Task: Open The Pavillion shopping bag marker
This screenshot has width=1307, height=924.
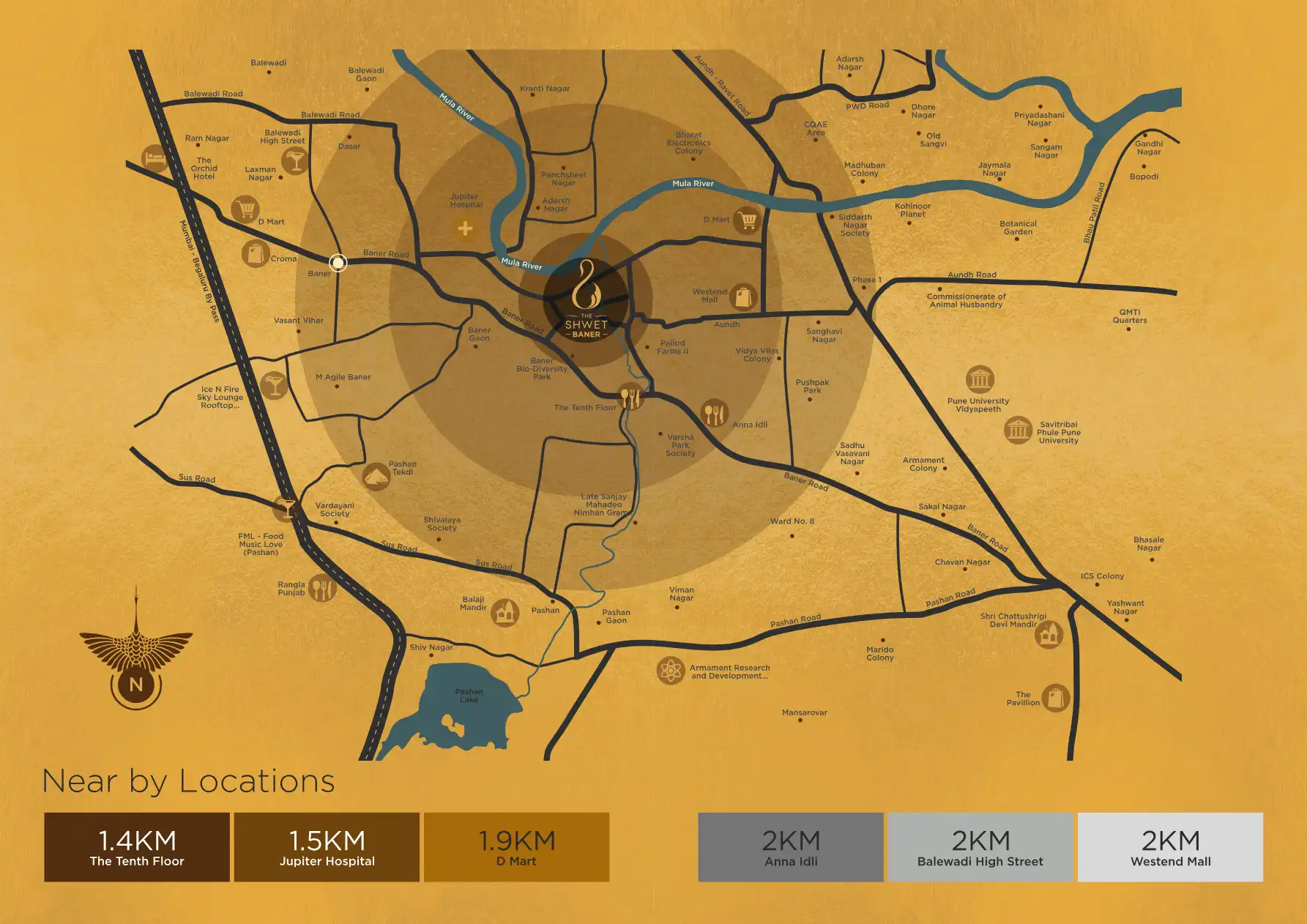Action: tap(1055, 697)
